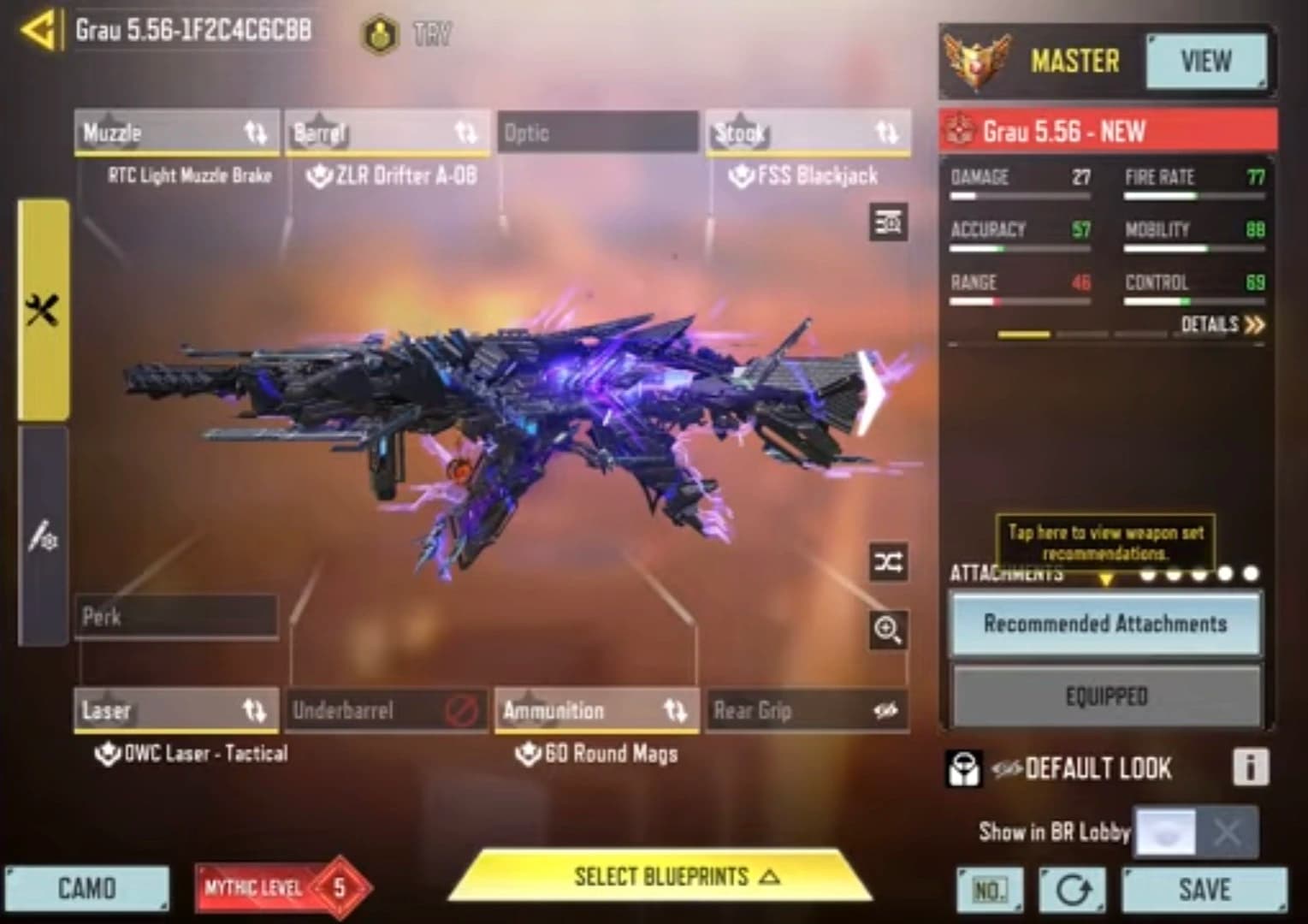Open the Mythic Level 5 panel
The height and width of the screenshot is (924, 1308).
click(x=282, y=888)
